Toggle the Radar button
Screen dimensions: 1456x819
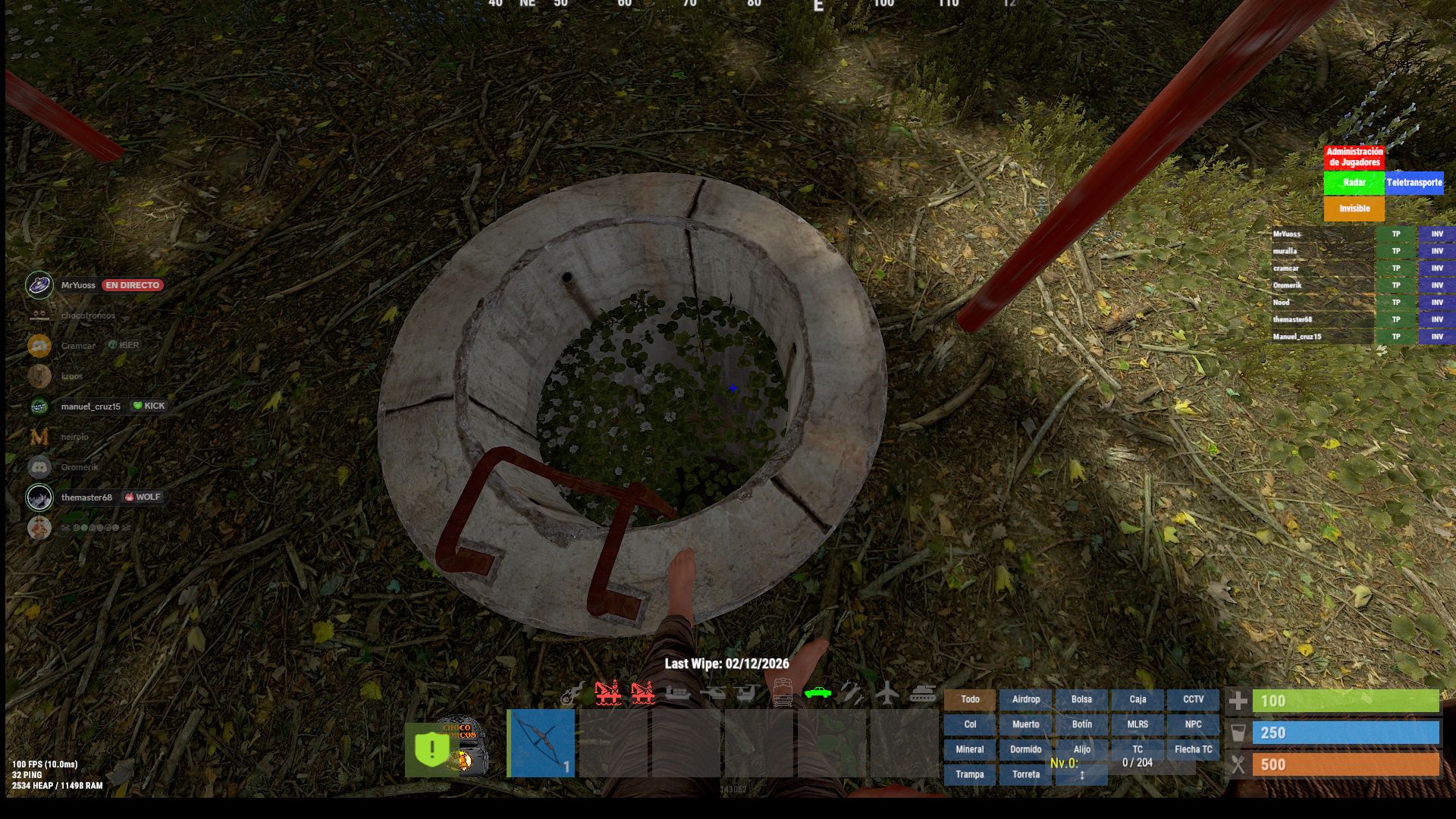[1354, 183]
